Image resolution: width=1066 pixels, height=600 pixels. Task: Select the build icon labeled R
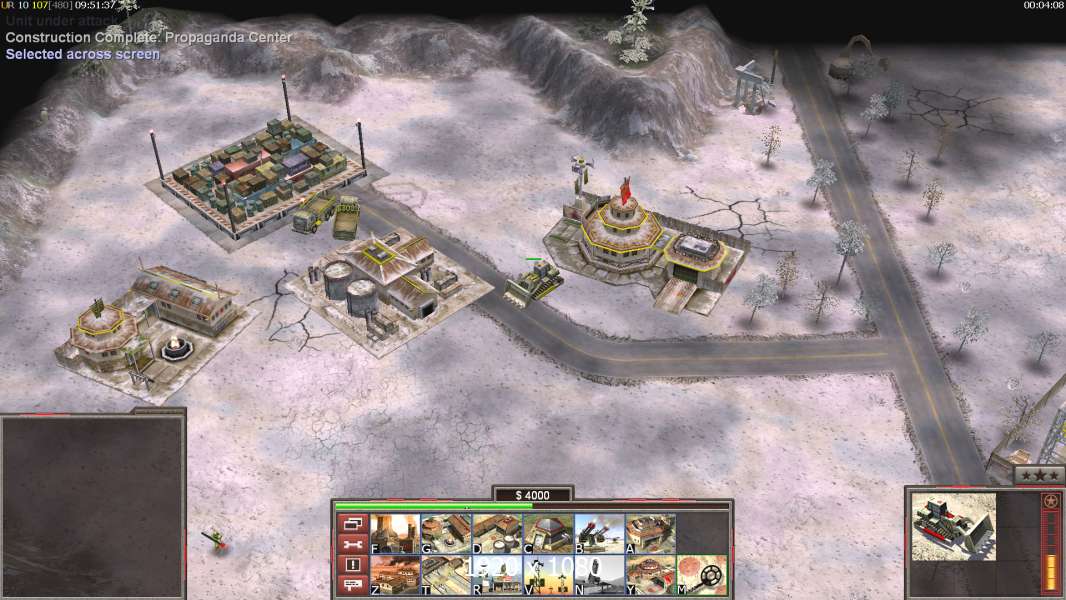click(497, 575)
